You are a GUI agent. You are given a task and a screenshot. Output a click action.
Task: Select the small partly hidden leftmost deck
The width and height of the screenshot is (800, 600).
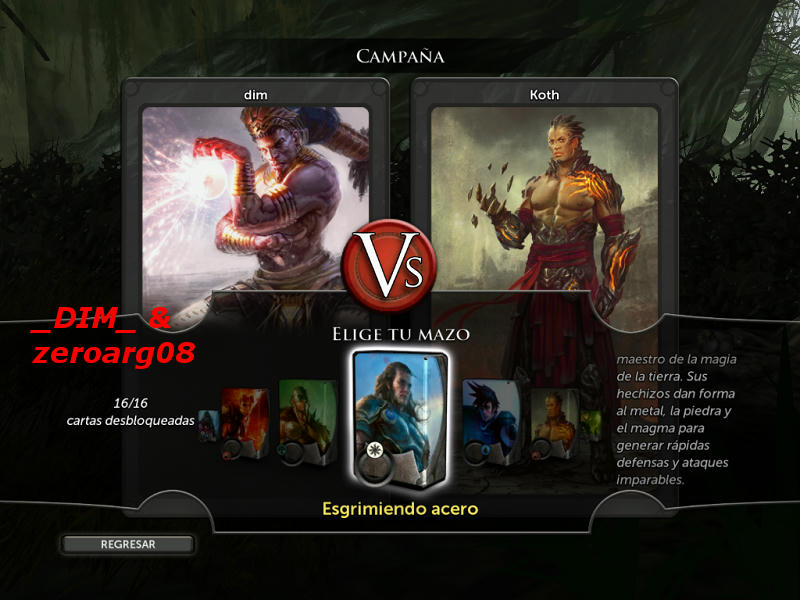pyautogui.click(x=207, y=426)
